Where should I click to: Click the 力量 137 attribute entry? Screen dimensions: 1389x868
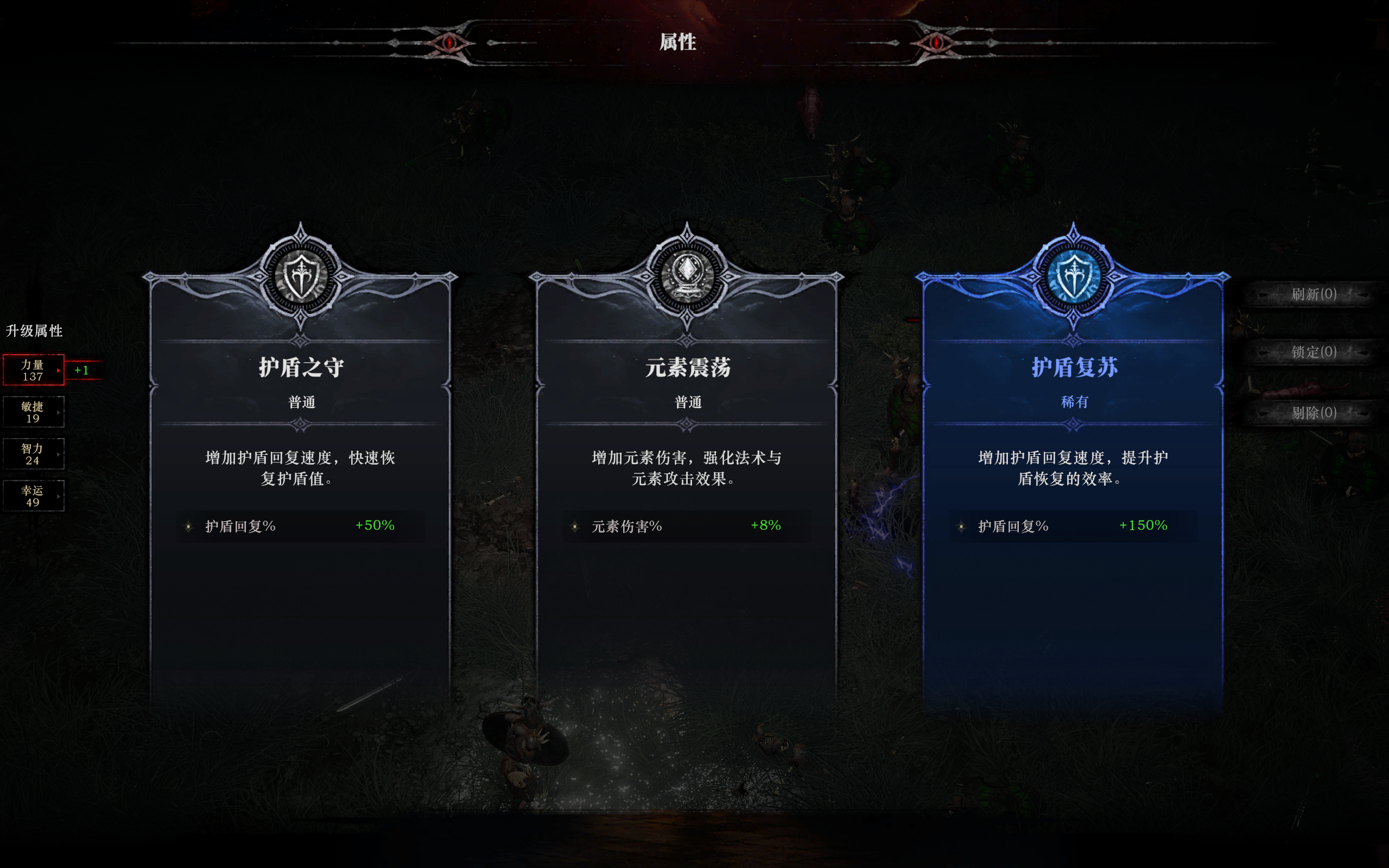[33, 370]
